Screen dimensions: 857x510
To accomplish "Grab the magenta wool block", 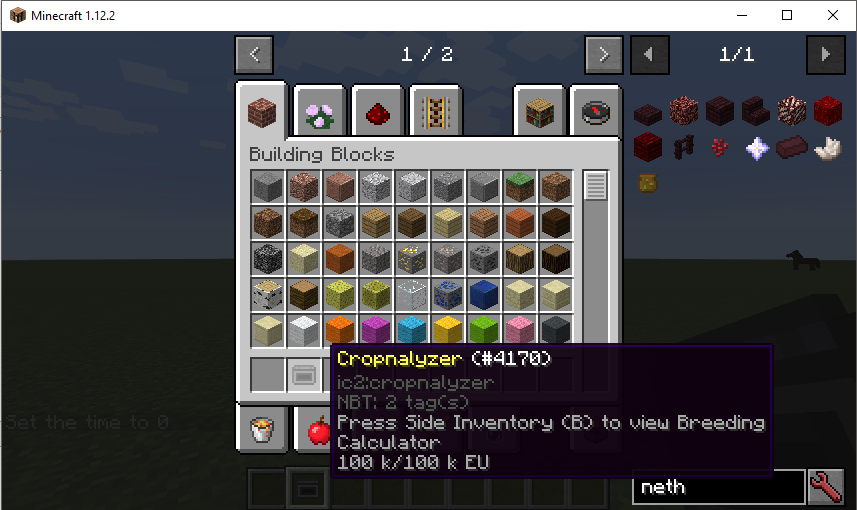I will [x=374, y=330].
